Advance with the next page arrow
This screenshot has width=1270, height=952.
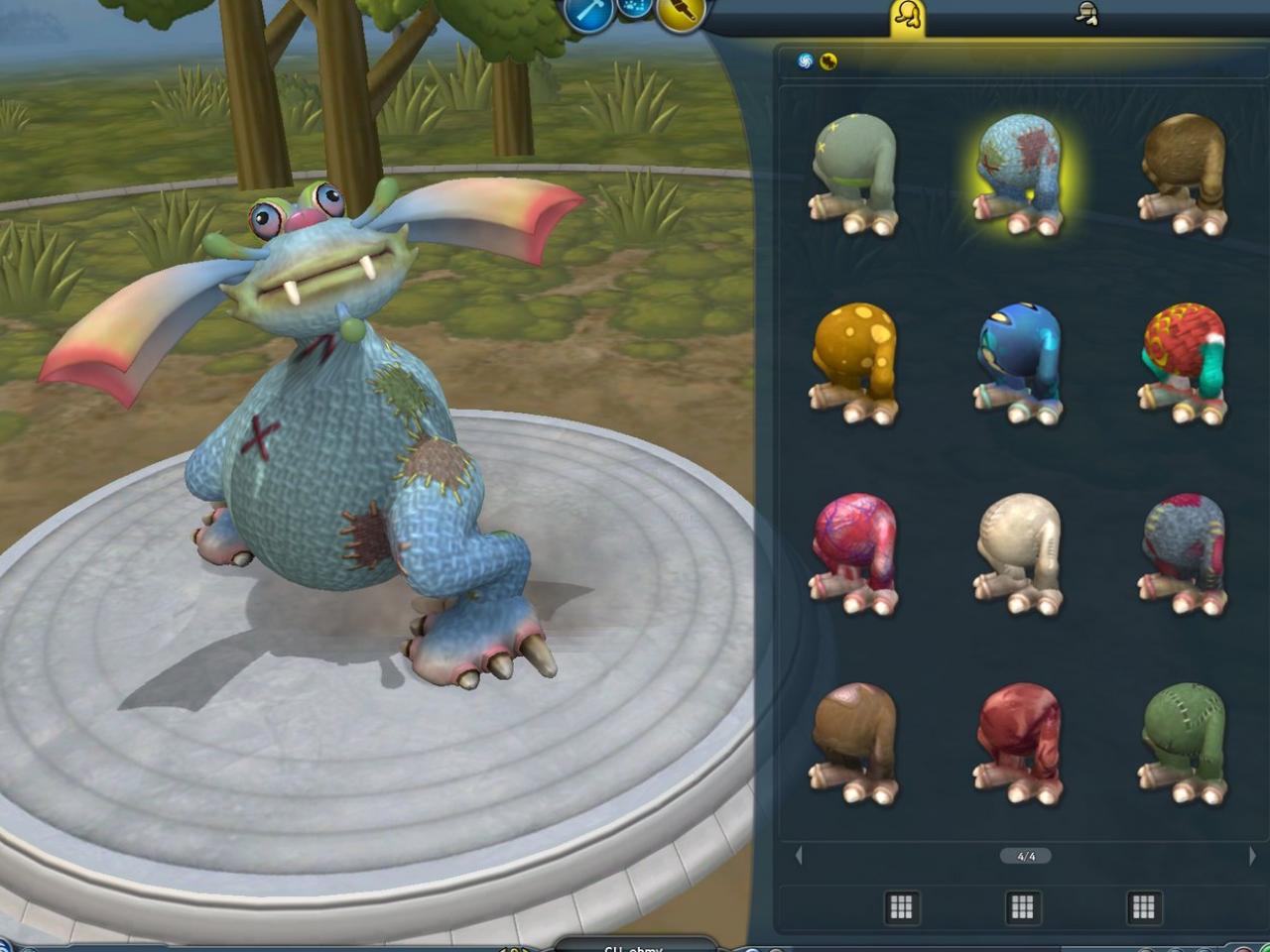(1252, 855)
